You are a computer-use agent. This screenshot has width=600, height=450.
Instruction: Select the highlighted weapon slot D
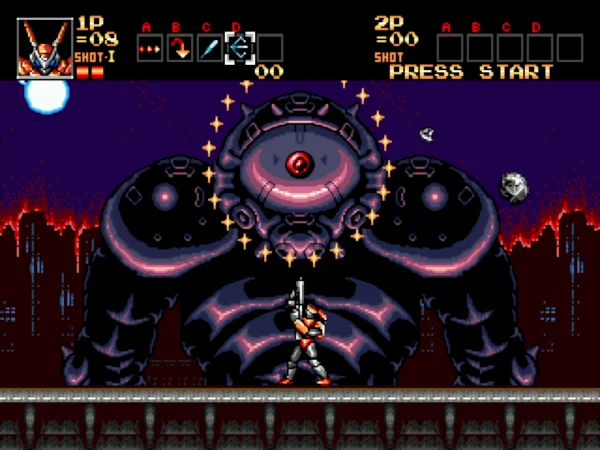[240, 47]
